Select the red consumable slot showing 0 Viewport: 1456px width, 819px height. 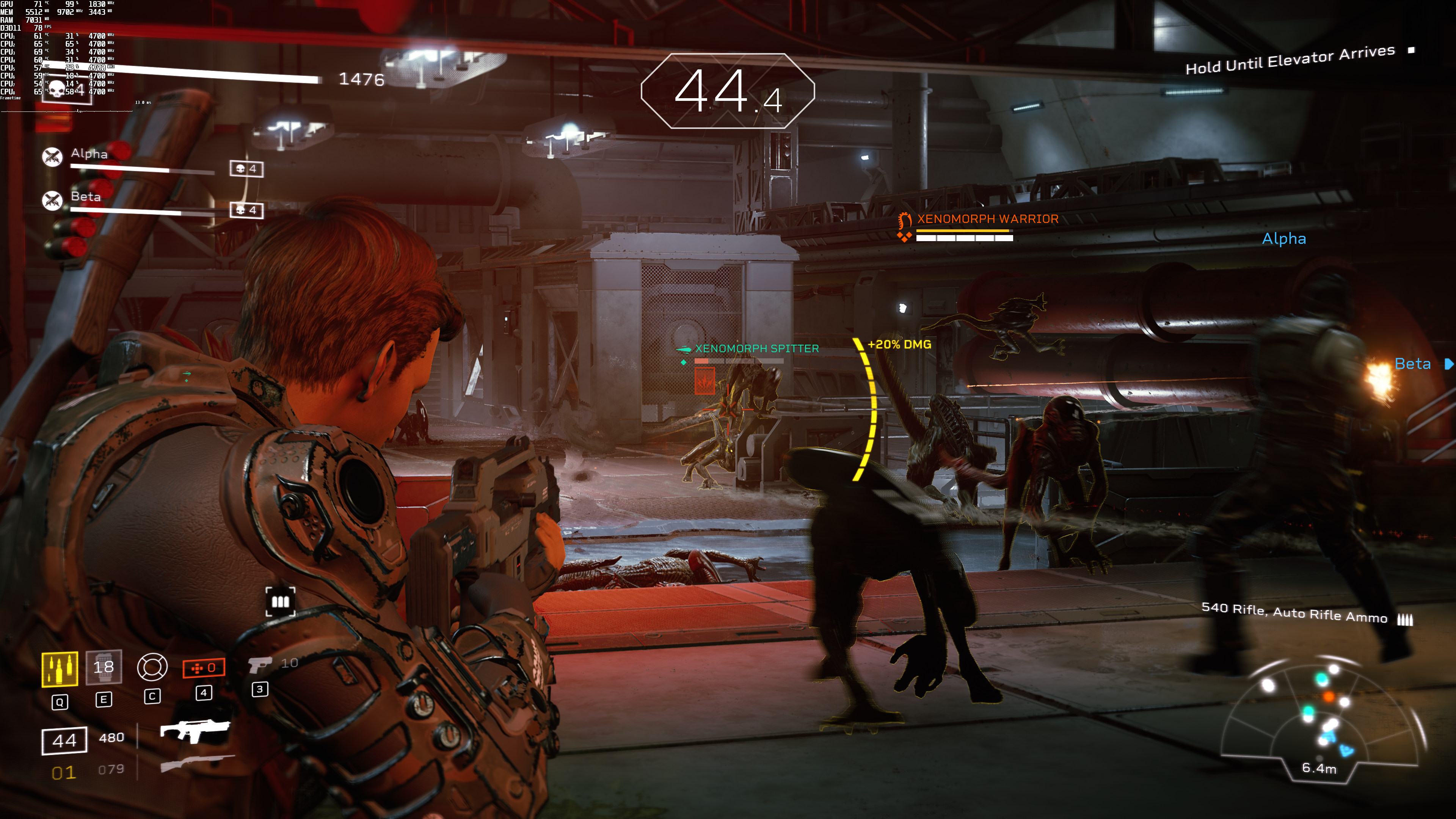coord(204,667)
